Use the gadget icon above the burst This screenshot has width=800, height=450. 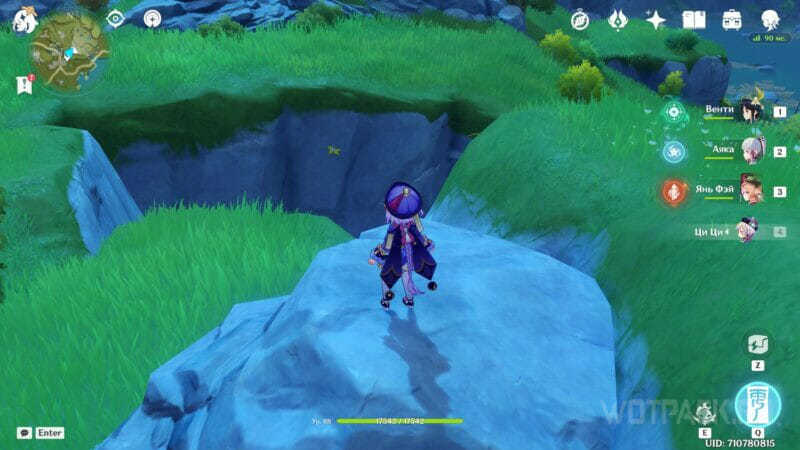point(757,345)
